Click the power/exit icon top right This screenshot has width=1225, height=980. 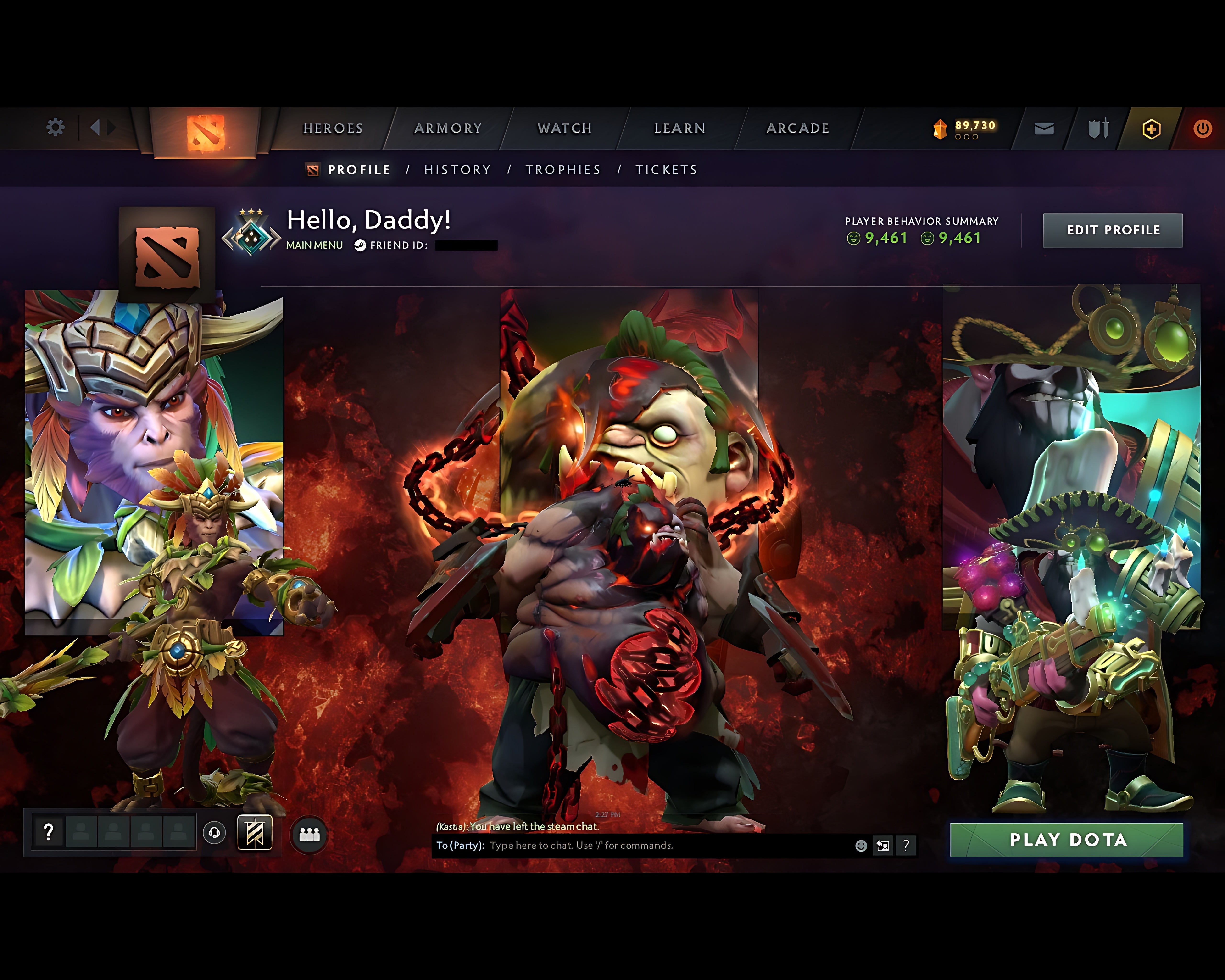tap(1202, 129)
